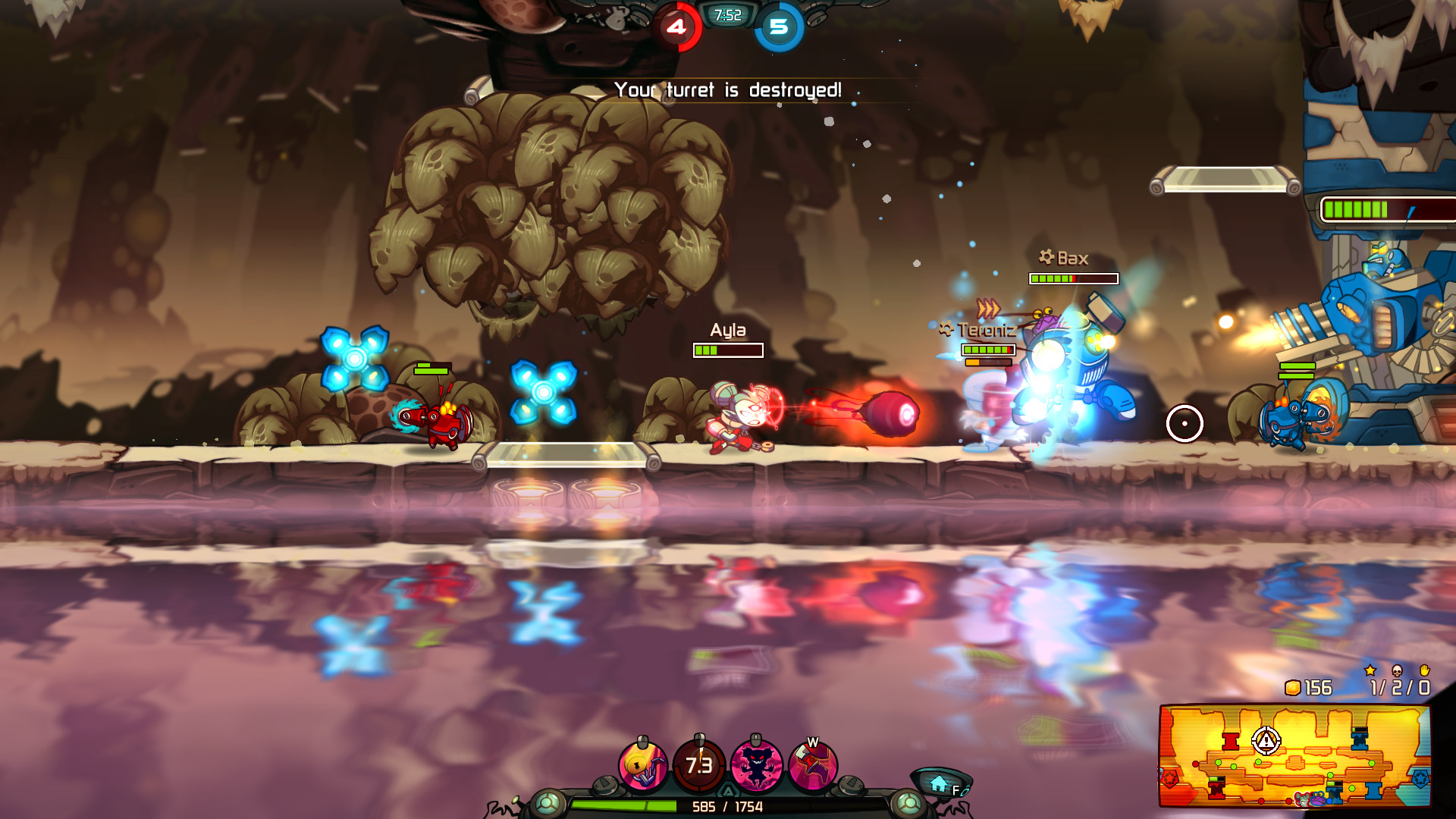Click Ayla's health bar label
Image resolution: width=1456 pixels, height=819 pixels.
(x=726, y=330)
